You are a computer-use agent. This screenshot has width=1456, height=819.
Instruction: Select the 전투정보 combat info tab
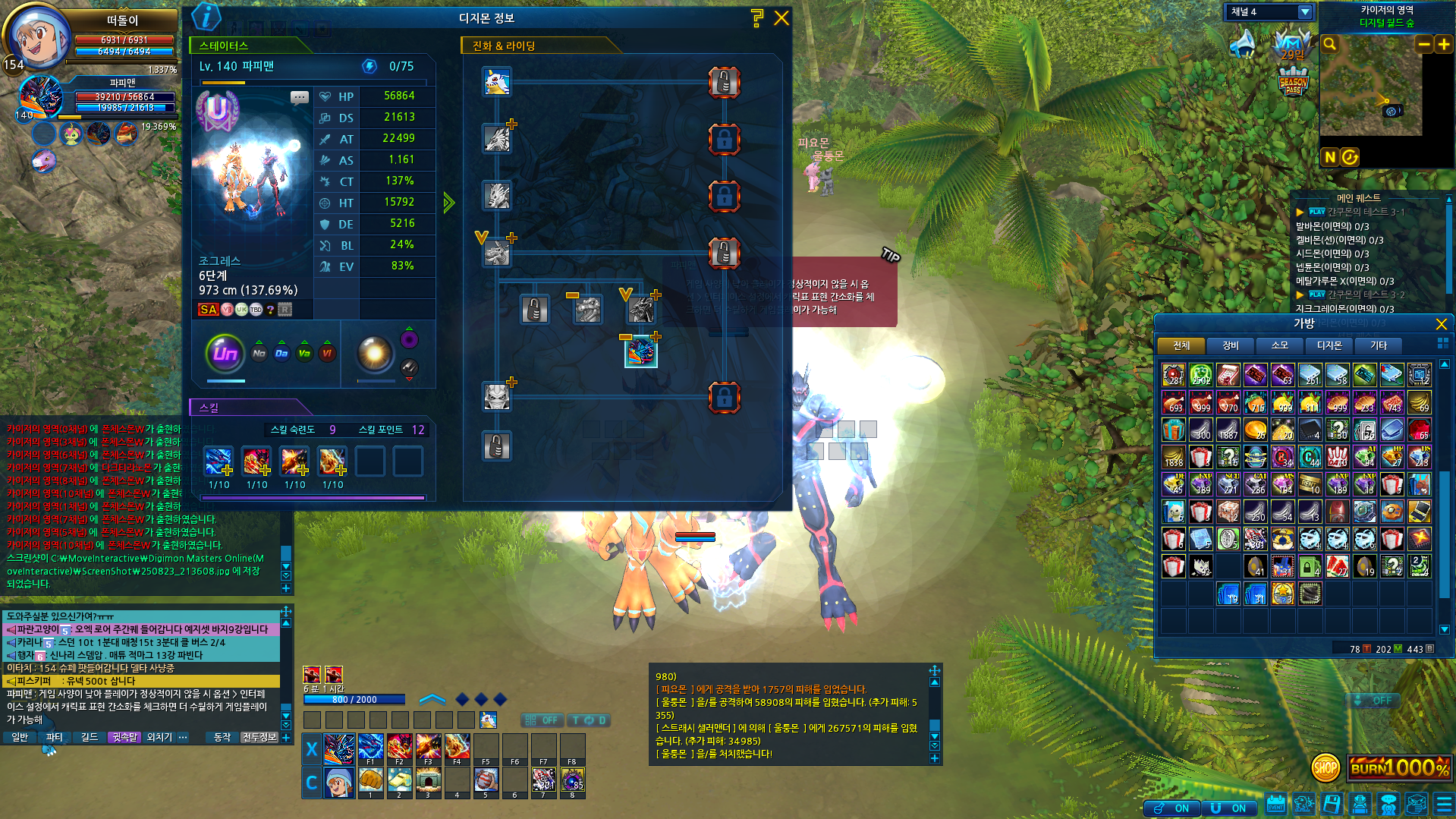pos(259,737)
